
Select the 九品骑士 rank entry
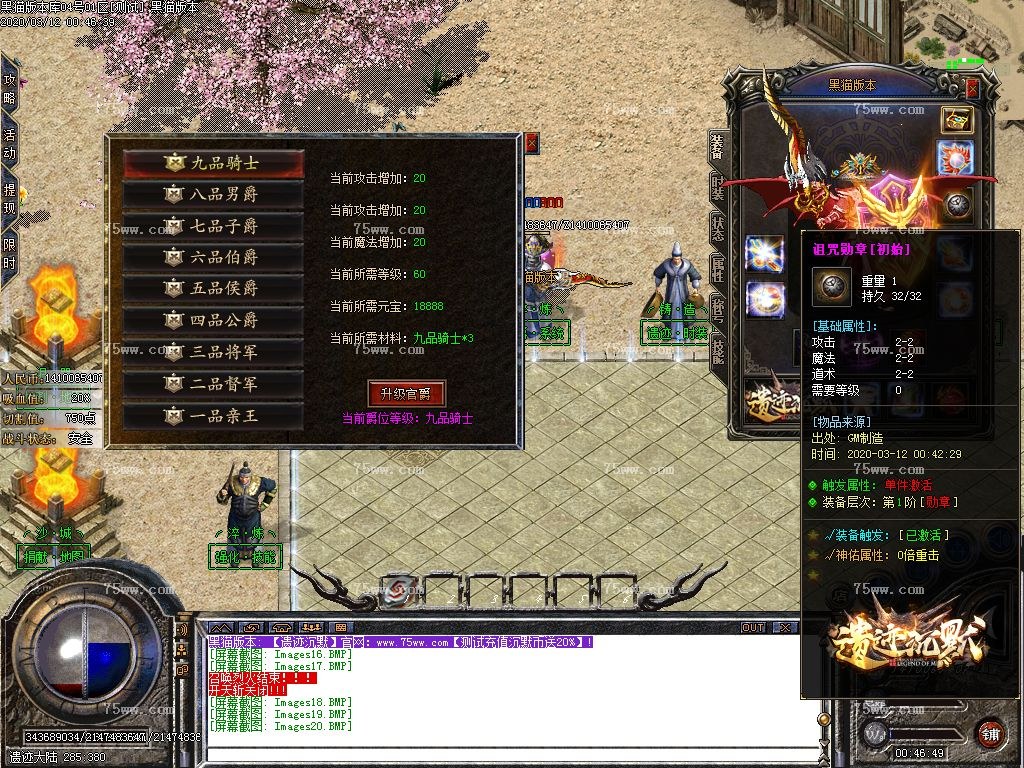pyautogui.click(x=213, y=163)
